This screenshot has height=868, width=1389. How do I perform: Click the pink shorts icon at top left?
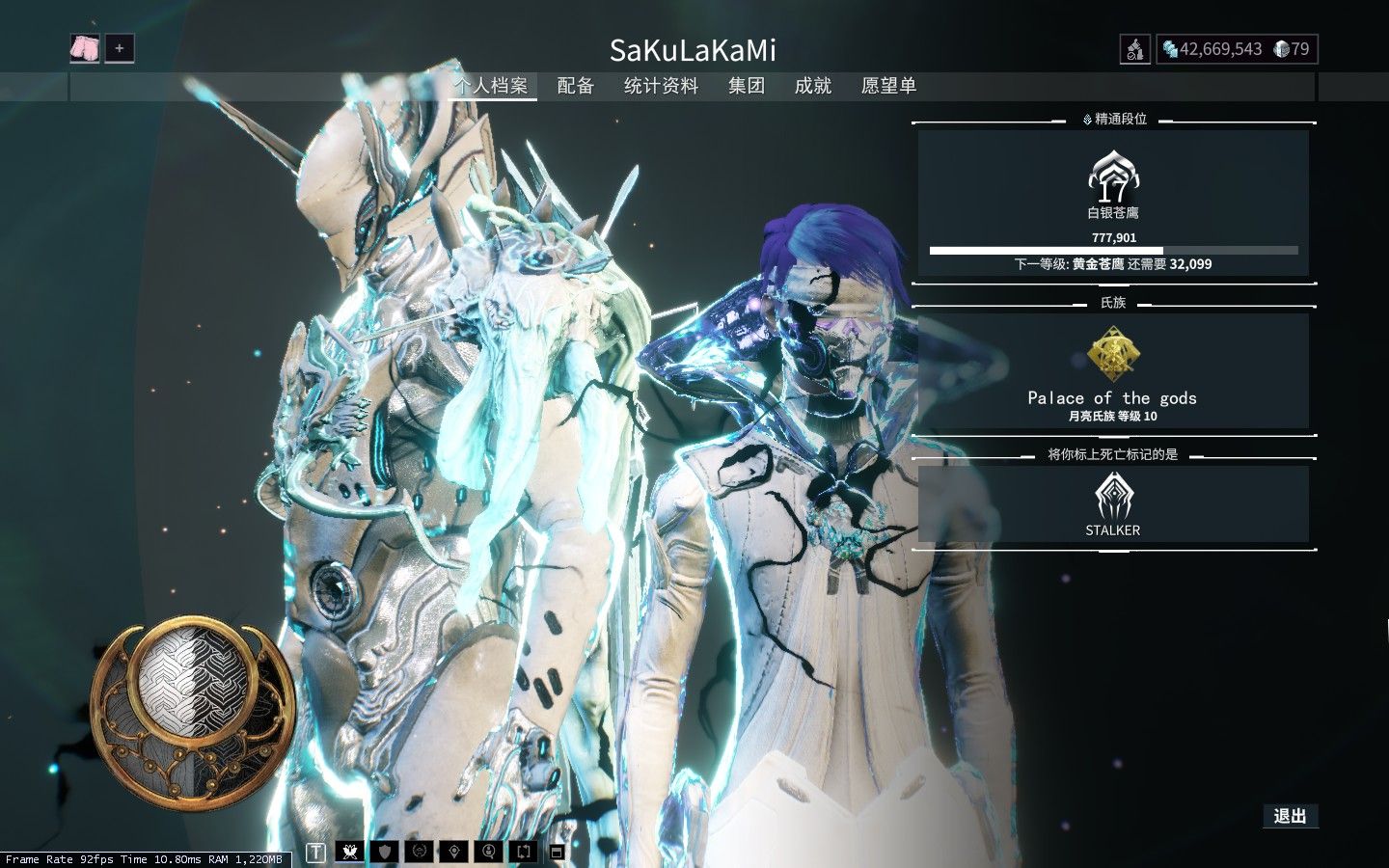click(85, 48)
